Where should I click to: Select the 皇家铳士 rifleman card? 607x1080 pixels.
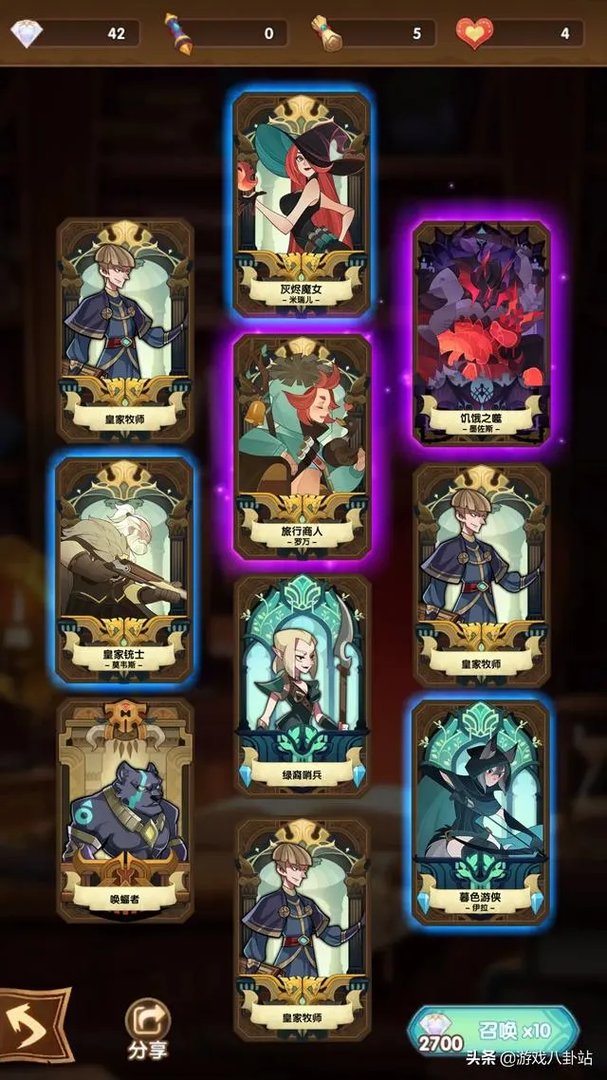(x=124, y=570)
